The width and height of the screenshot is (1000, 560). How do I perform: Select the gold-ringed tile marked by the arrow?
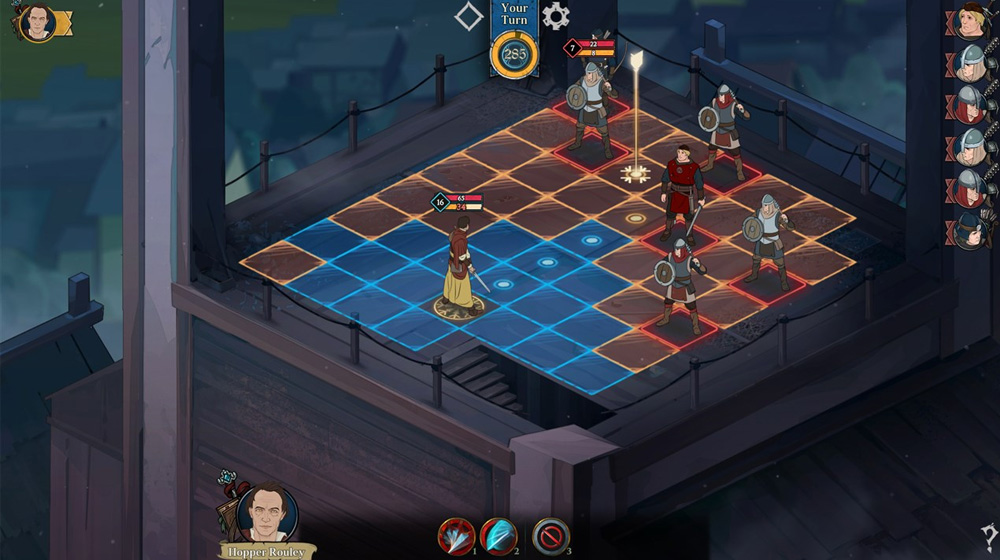pyautogui.click(x=635, y=174)
